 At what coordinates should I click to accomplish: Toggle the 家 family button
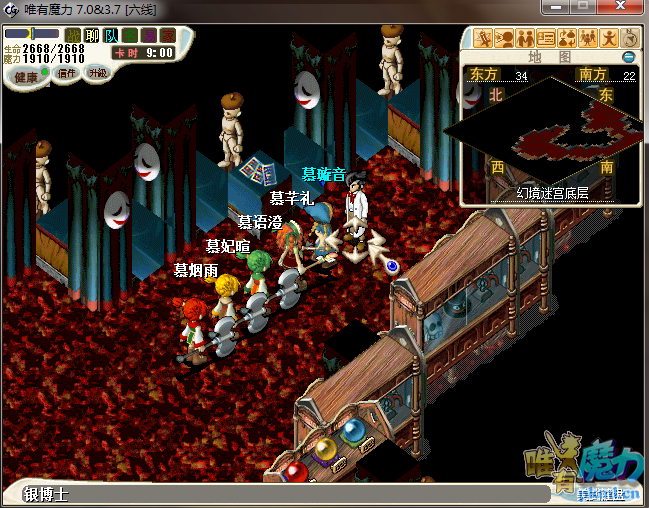(x=168, y=35)
